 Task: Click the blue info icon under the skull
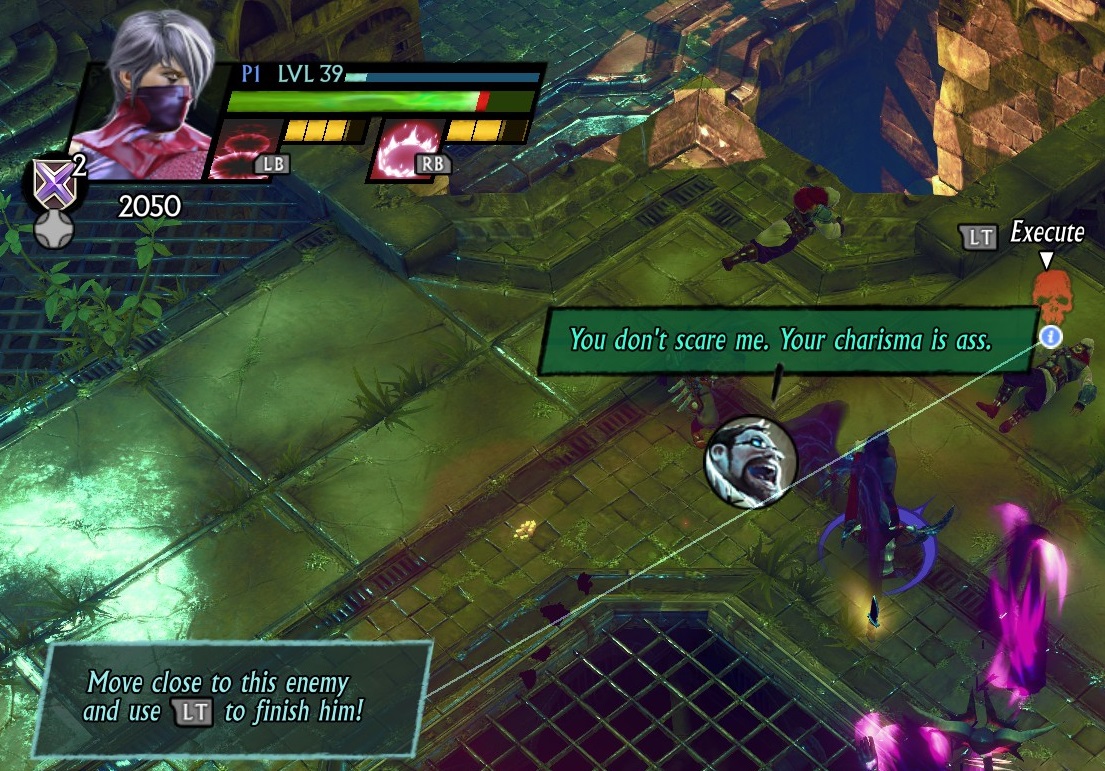click(1049, 336)
